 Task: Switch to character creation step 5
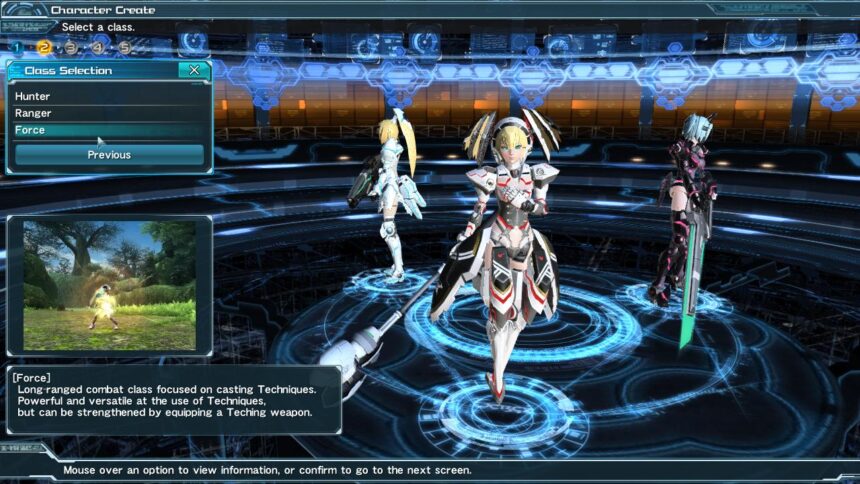click(125, 47)
